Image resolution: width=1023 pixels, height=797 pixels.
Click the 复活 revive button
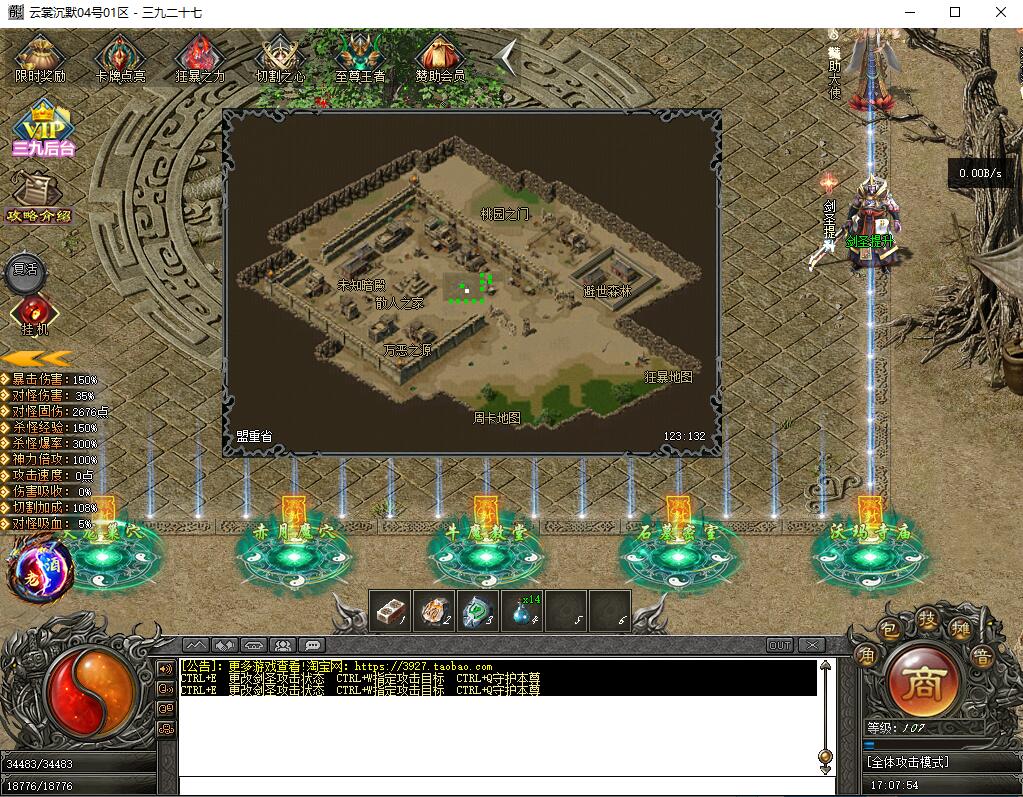coord(24,270)
